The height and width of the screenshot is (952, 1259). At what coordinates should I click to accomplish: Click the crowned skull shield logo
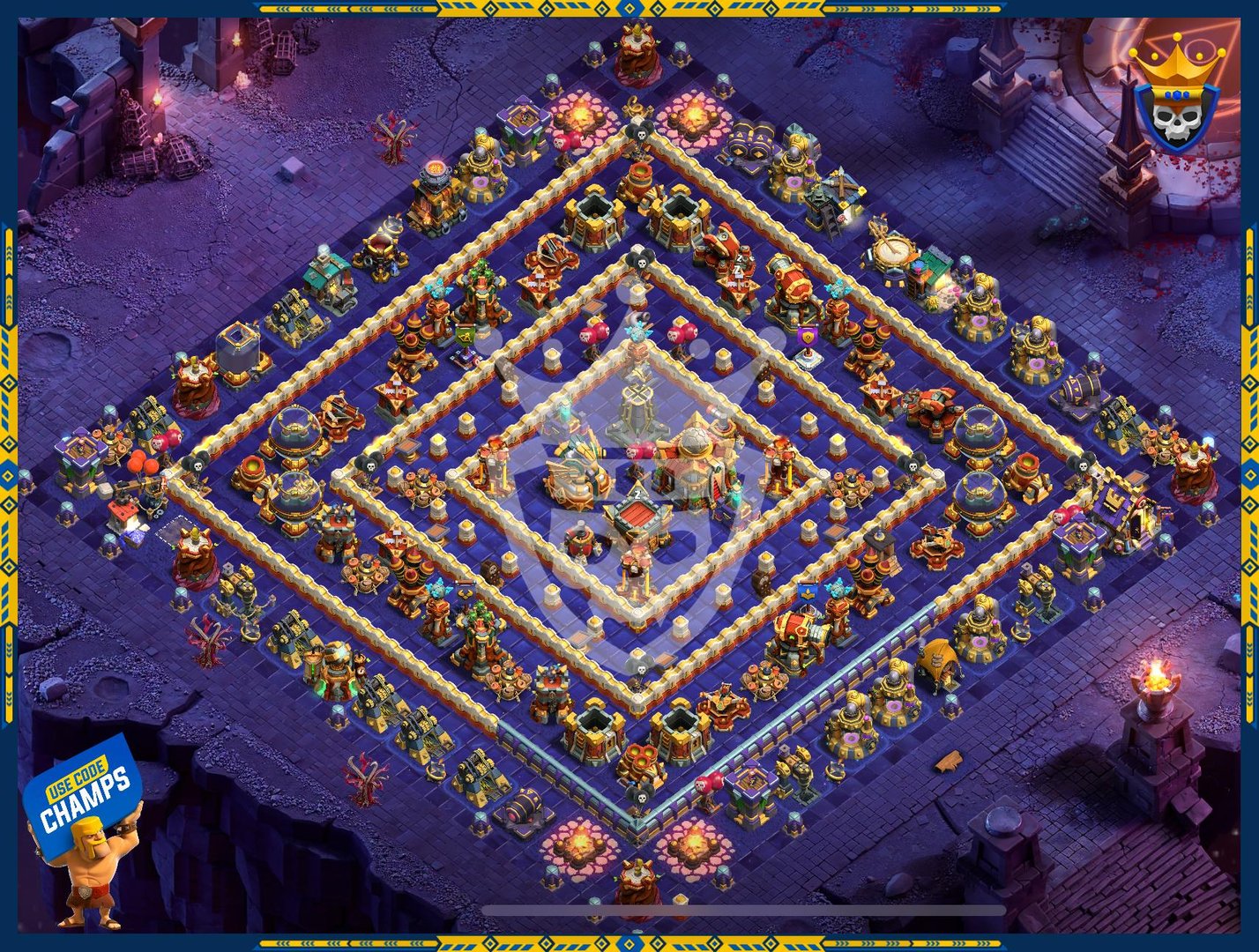[1176, 95]
